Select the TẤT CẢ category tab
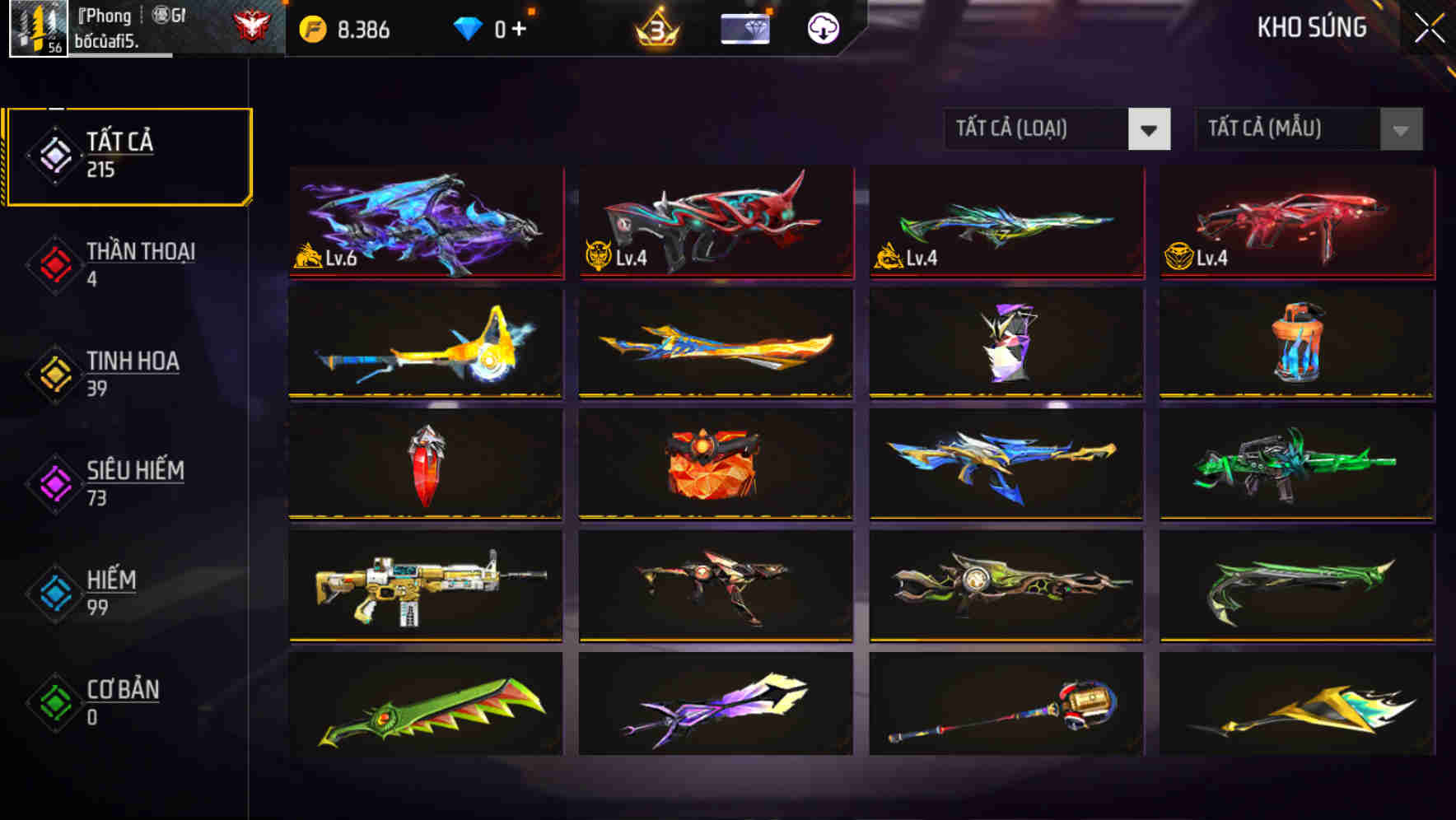The width and height of the screenshot is (1456, 820). 128,153
